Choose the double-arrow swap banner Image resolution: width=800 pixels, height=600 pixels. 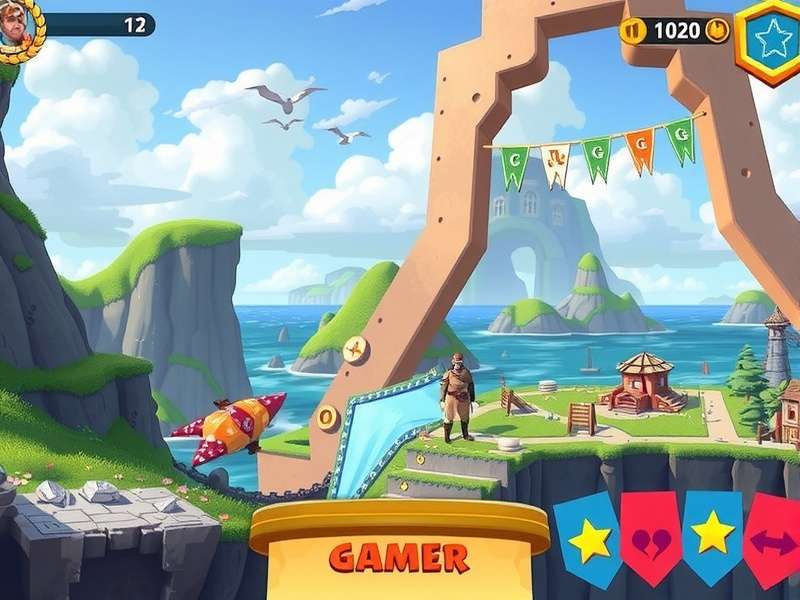coord(773,541)
